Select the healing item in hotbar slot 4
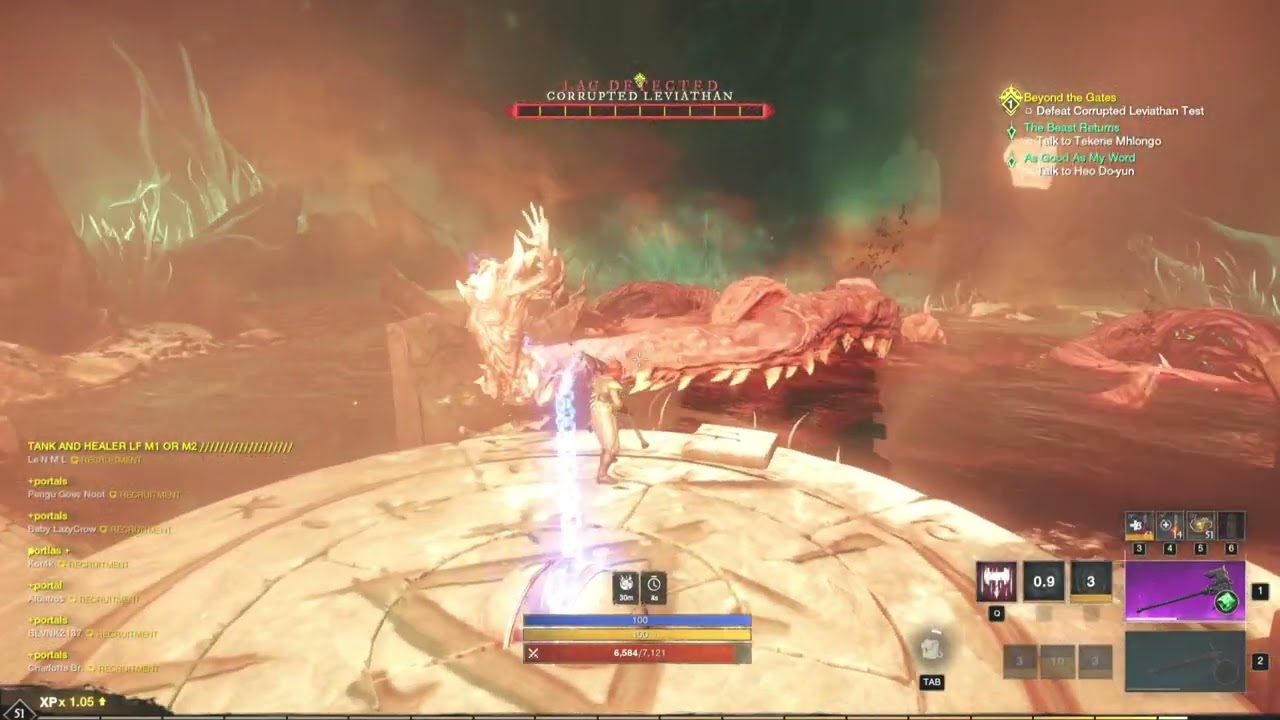The height and width of the screenshot is (720, 1280). coord(1170,525)
